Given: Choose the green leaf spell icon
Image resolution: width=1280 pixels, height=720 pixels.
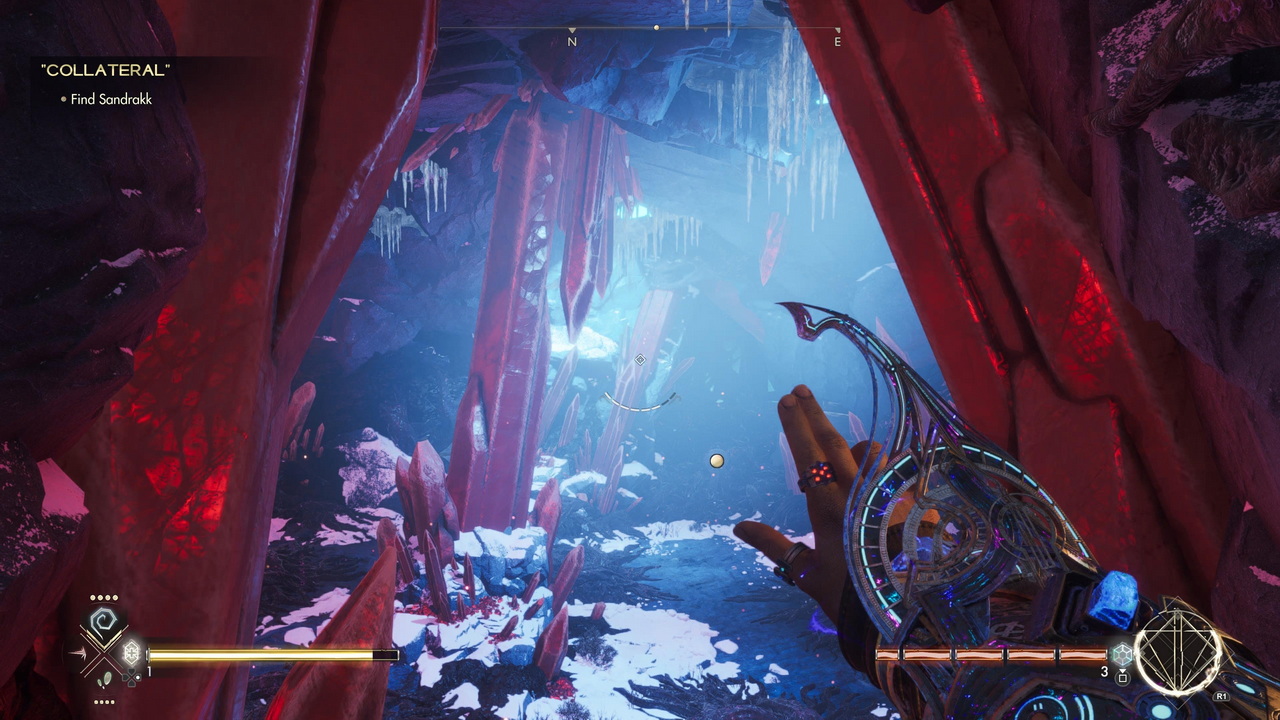Looking at the screenshot, I should click(105, 680).
